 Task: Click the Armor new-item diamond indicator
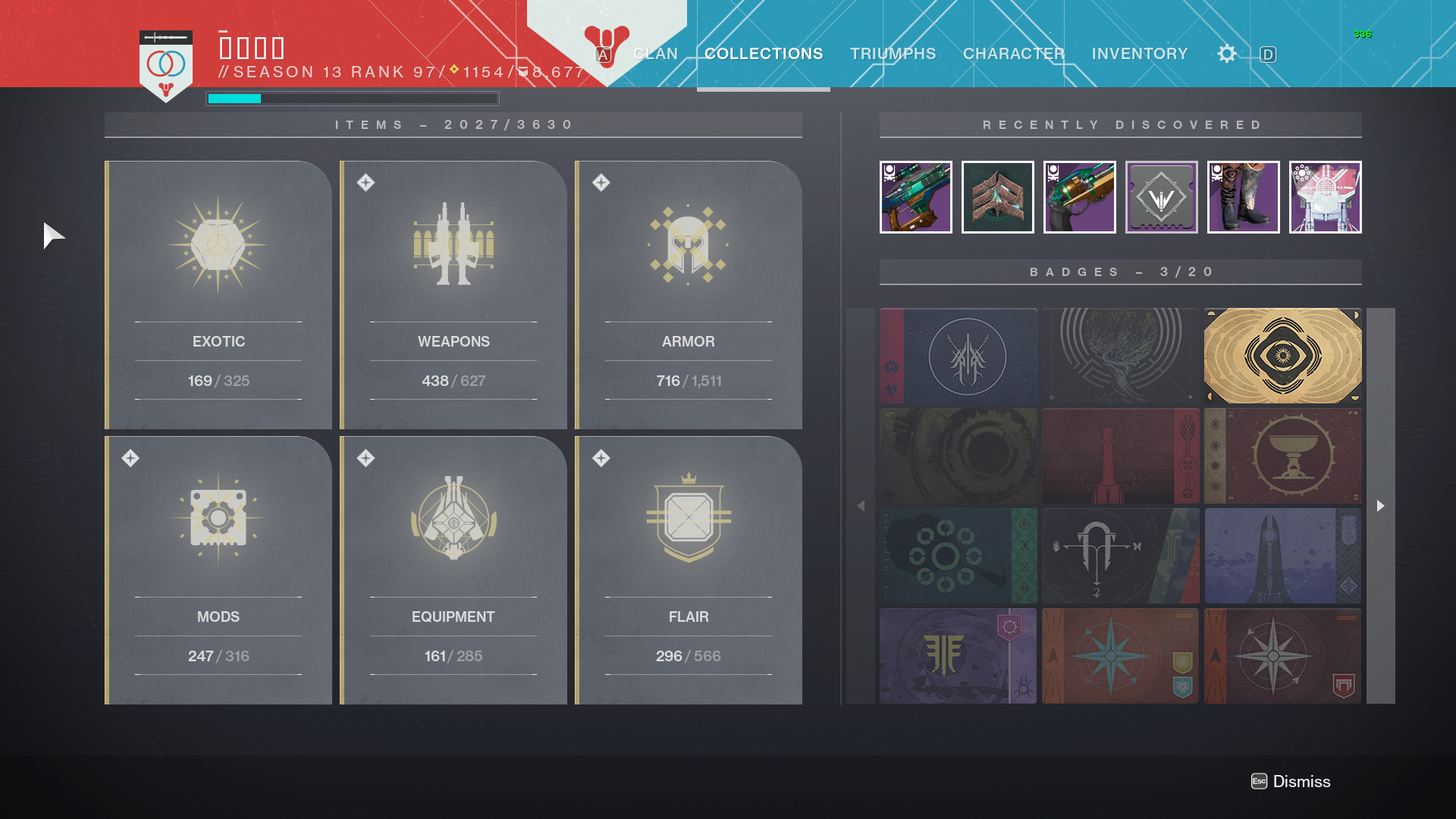(601, 181)
